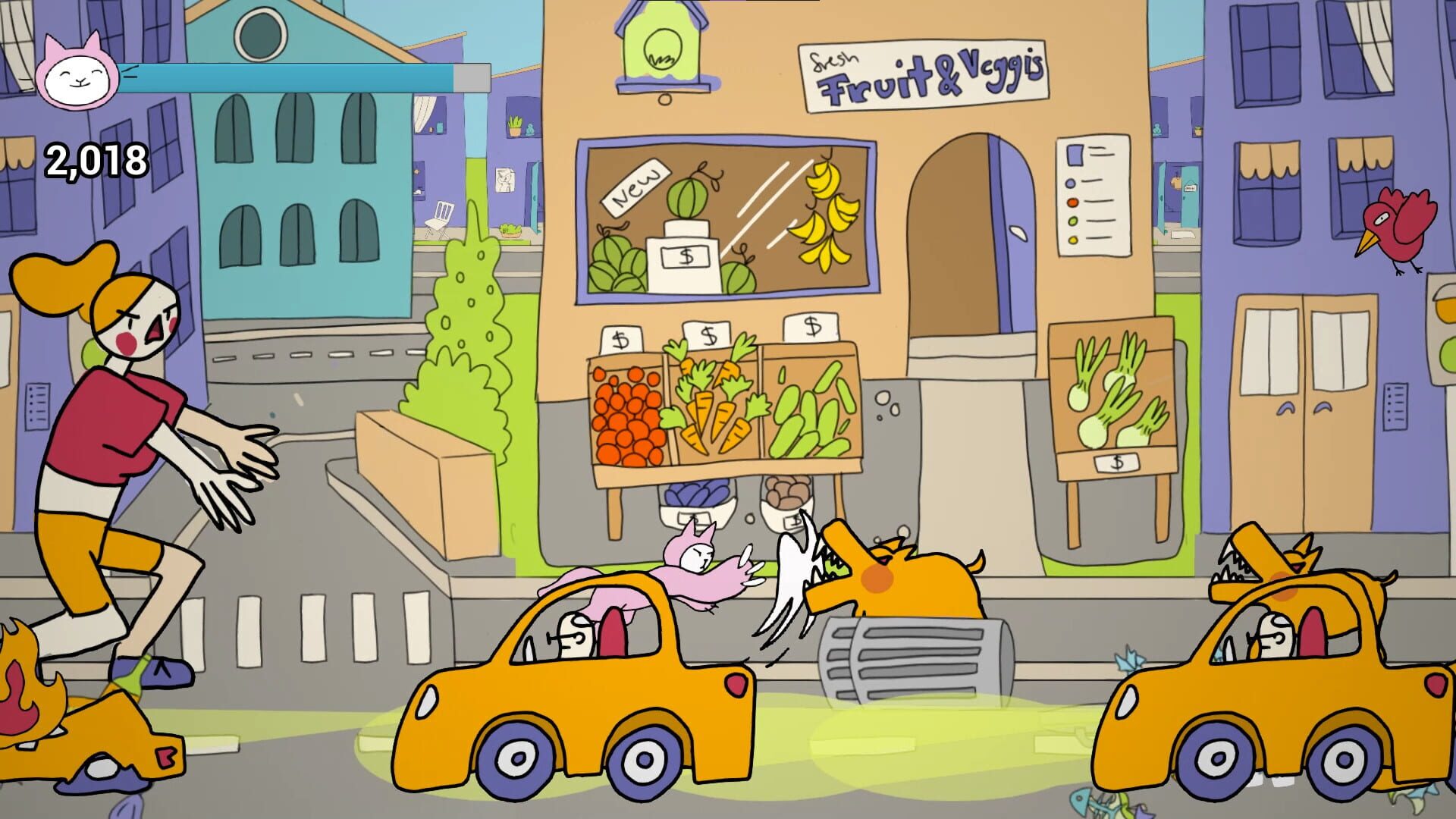This screenshot has width=1456, height=819.
Task: Toggle the green bullet on the notice board
Action: click(x=1072, y=221)
